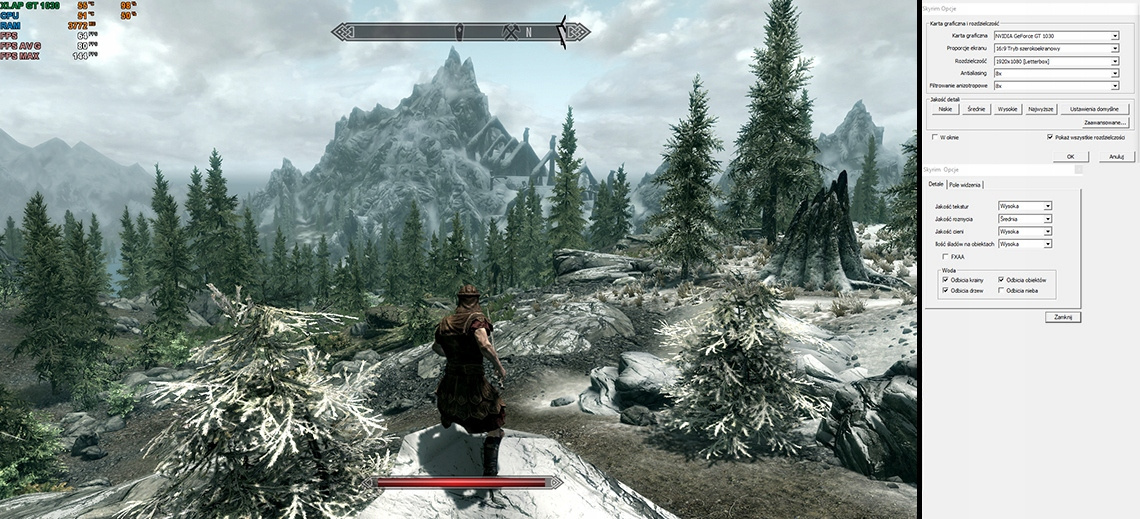Viewport: 1140px width, 519px height.
Task: Open the Proporcje ekranu dropdown
Action: (1056, 48)
